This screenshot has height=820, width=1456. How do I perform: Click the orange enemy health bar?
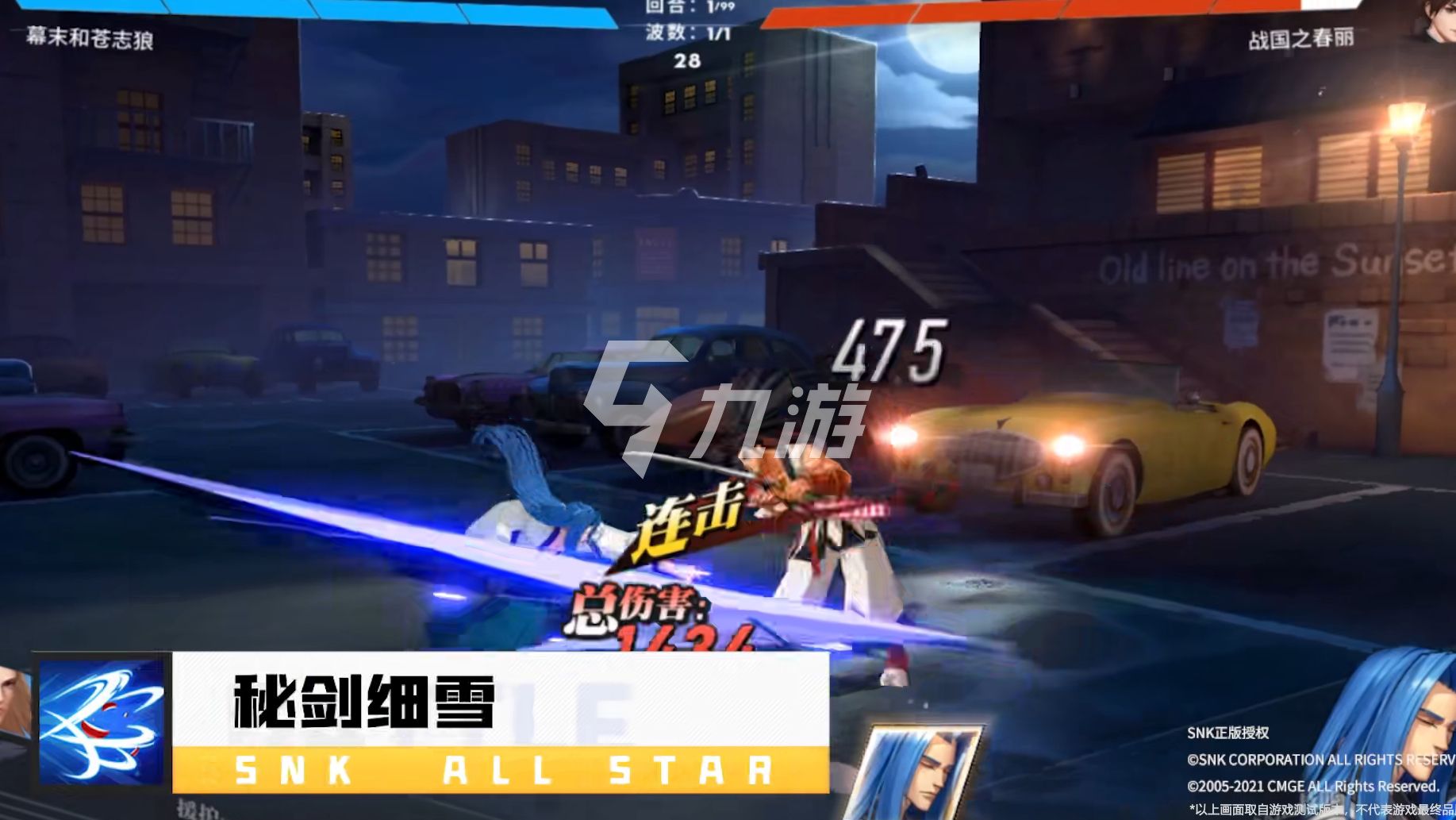pyautogui.click(x=1111, y=11)
